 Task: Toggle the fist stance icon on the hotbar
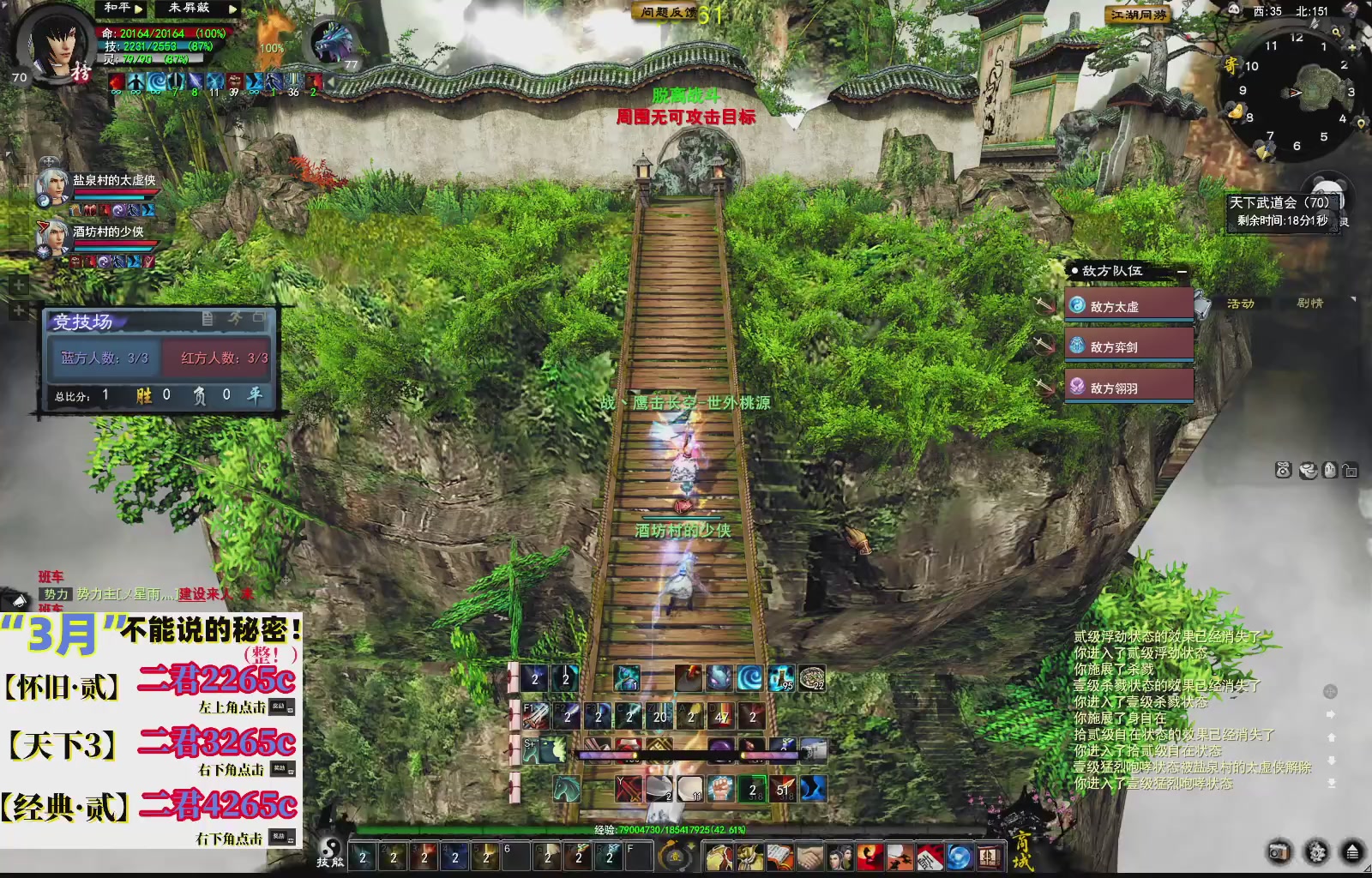719,788
